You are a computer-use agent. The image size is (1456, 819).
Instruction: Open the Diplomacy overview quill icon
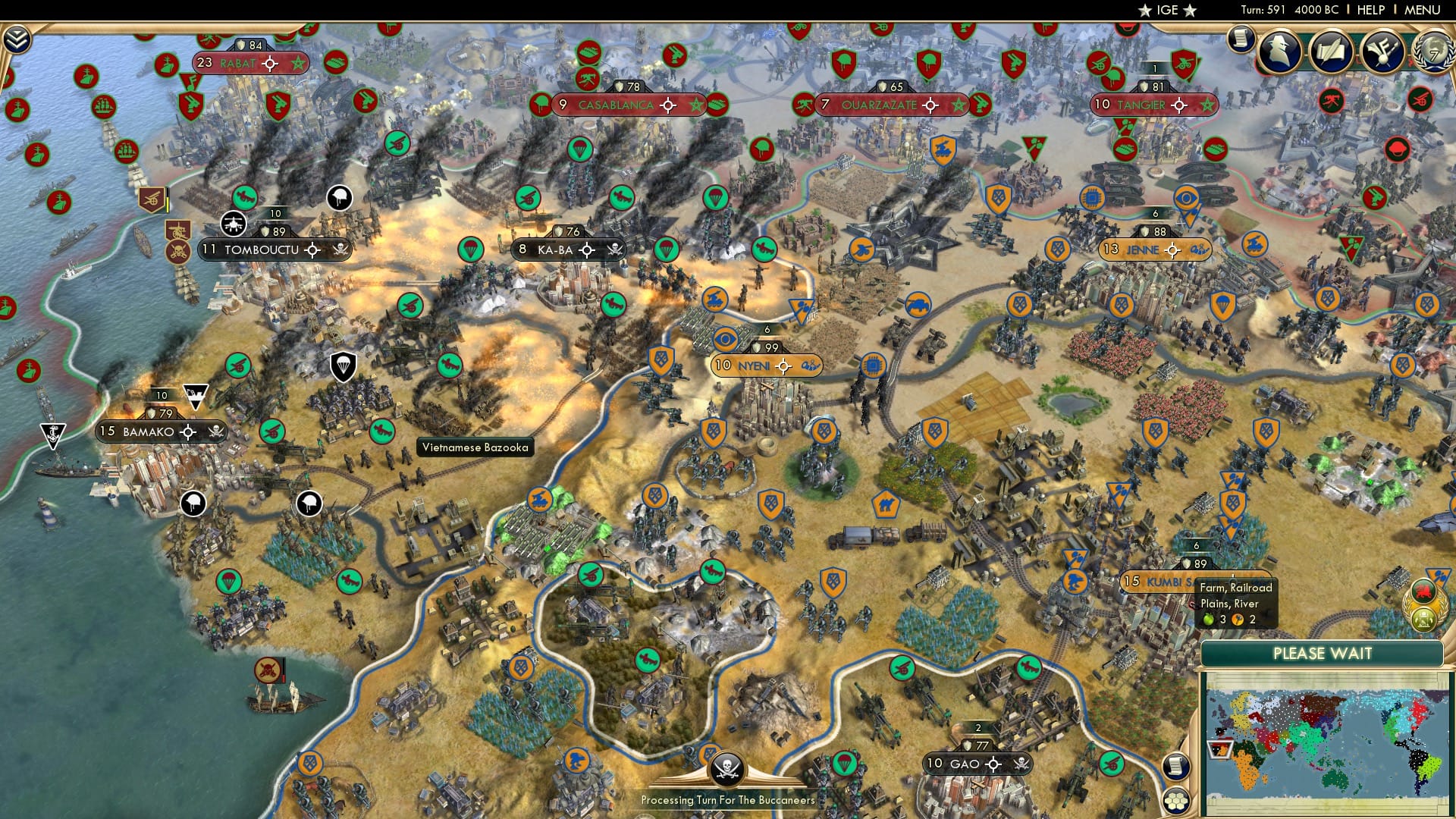1382,51
